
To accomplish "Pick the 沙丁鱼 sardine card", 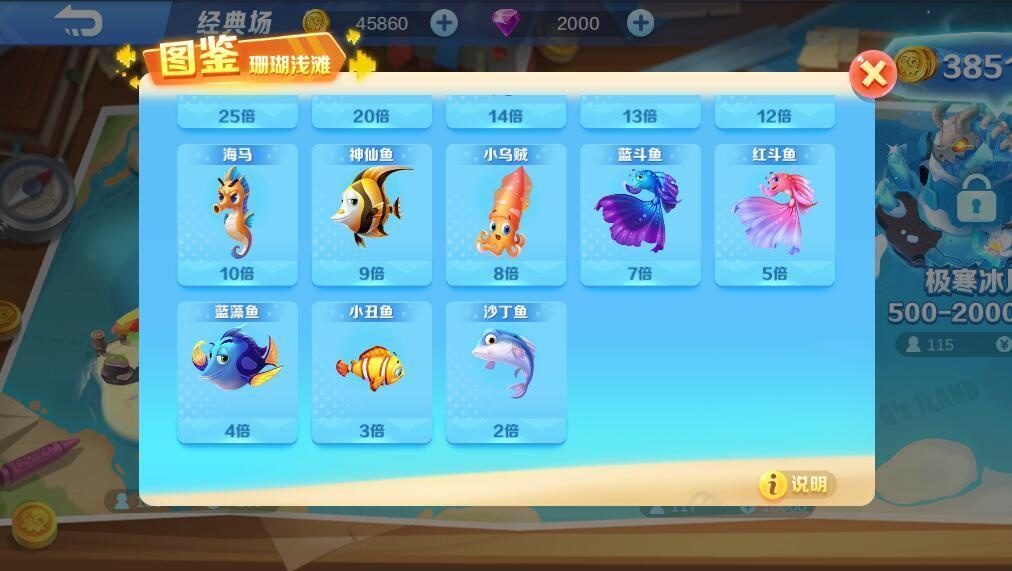I will pyautogui.click(x=505, y=371).
